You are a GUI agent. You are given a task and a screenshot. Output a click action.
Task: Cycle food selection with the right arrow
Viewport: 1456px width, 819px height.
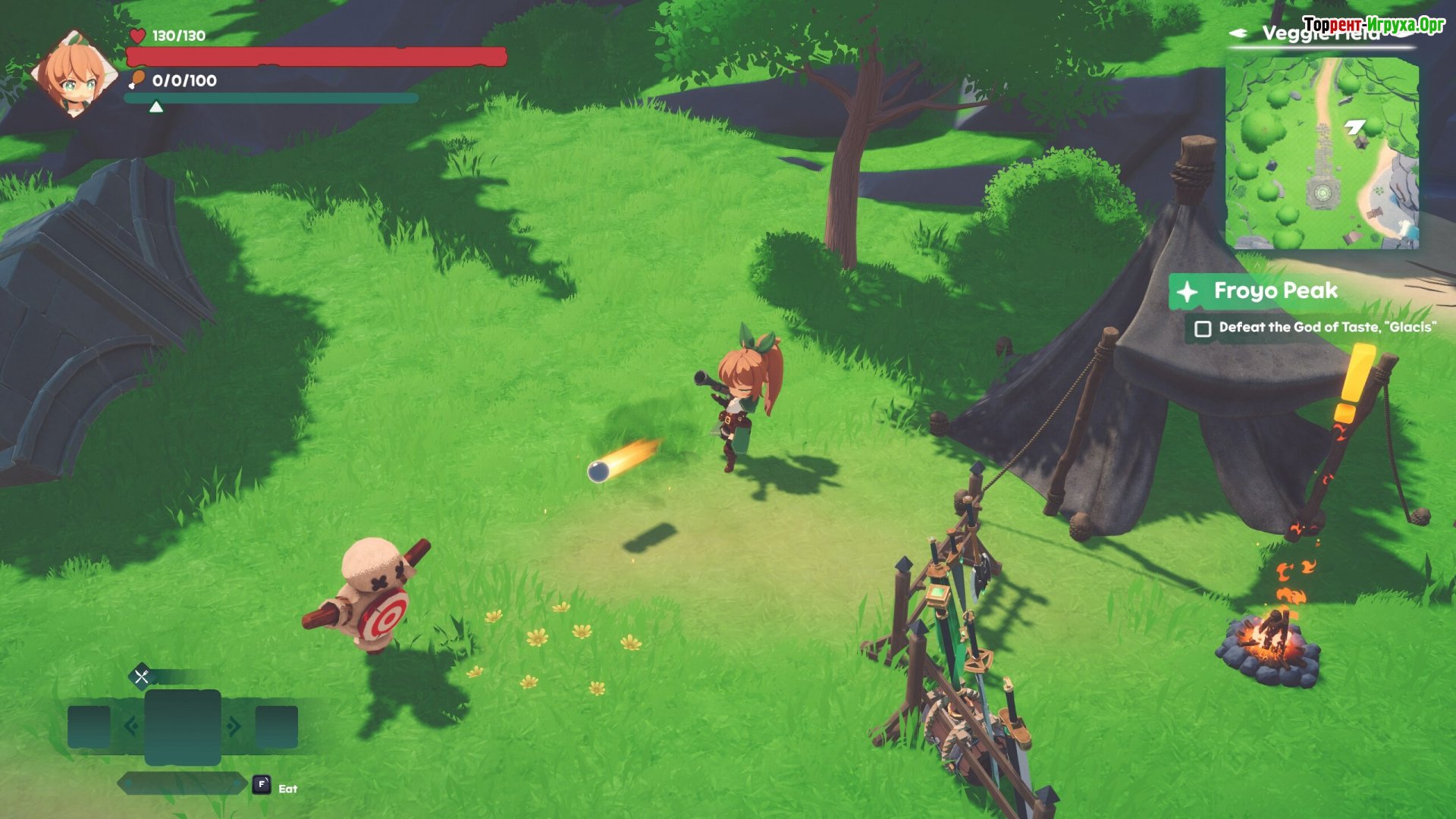[x=234, y=726]
